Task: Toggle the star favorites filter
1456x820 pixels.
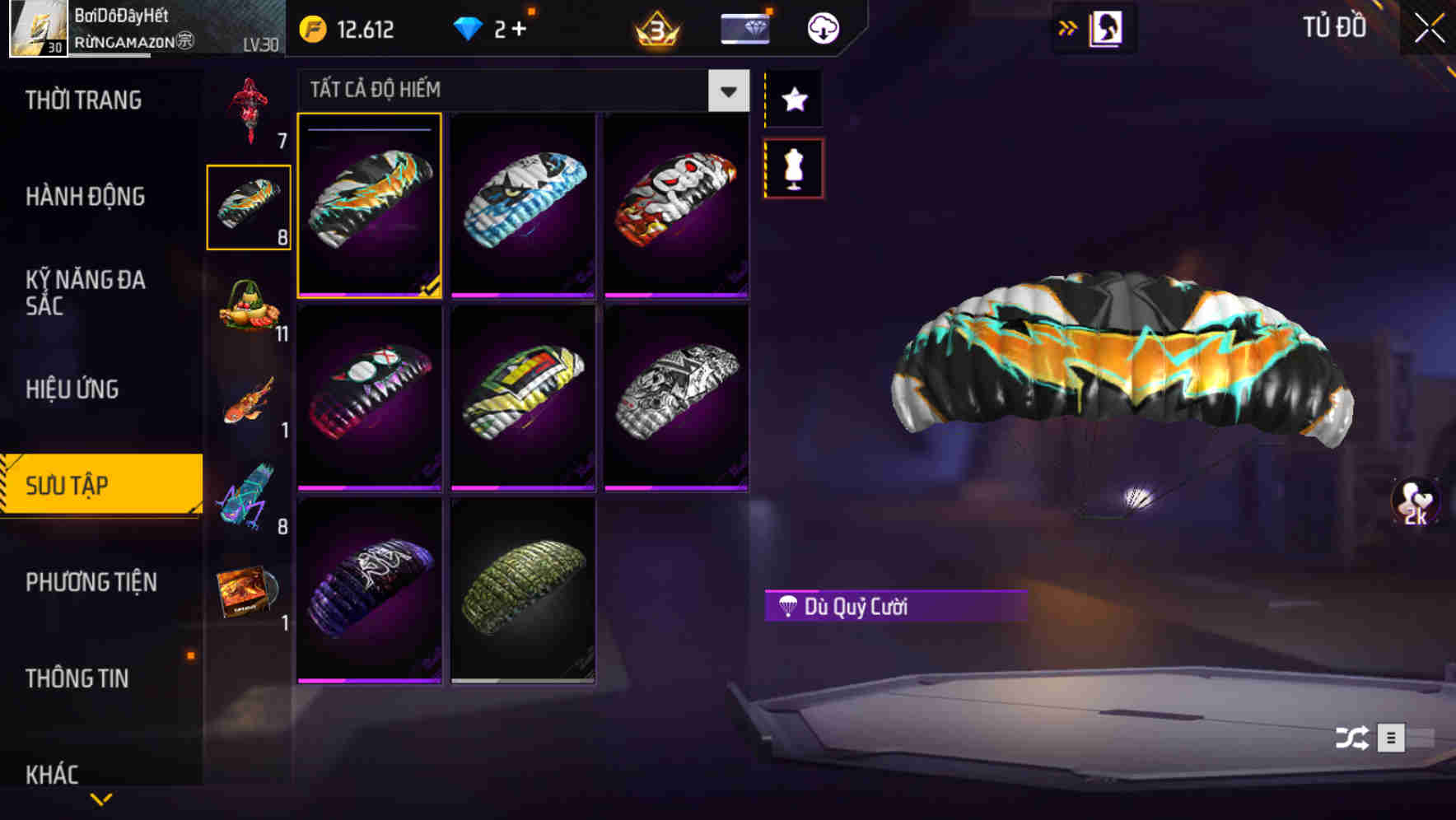Action: [x=793, y=100]
